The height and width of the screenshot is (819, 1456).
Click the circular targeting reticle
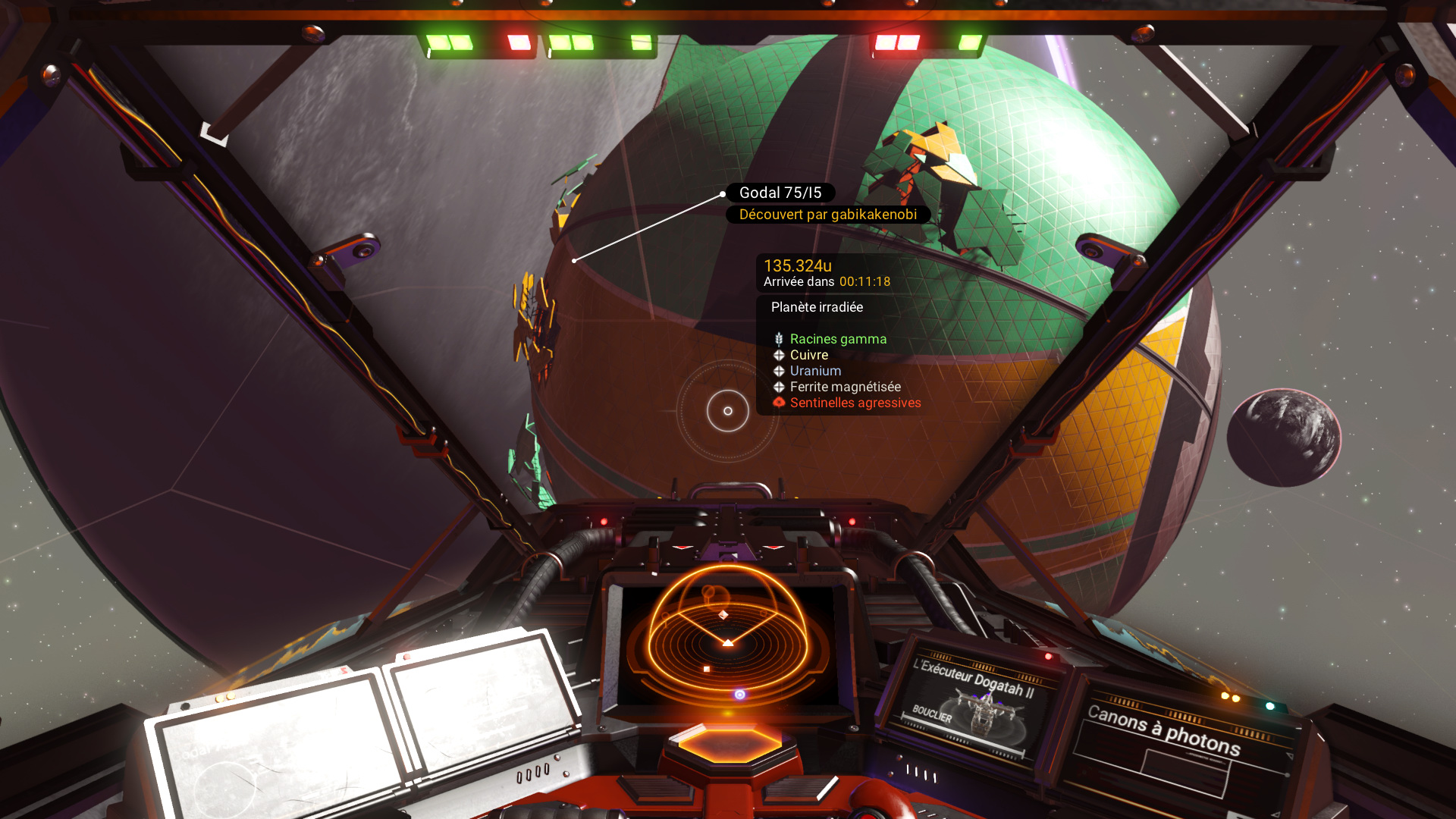pyautogui.click(x=728, y=411)
